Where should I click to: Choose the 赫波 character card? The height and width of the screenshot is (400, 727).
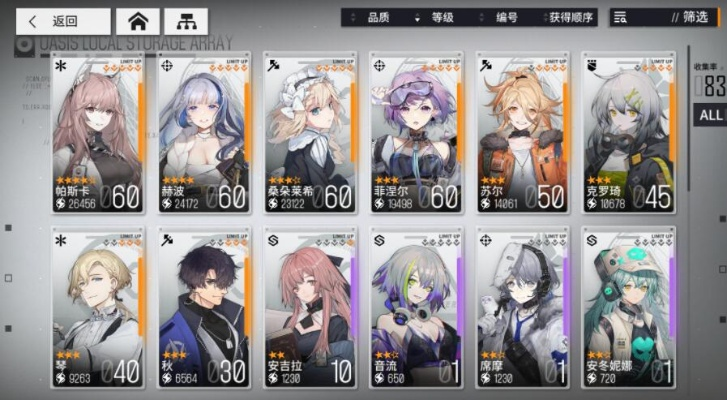tap(204, 135)
